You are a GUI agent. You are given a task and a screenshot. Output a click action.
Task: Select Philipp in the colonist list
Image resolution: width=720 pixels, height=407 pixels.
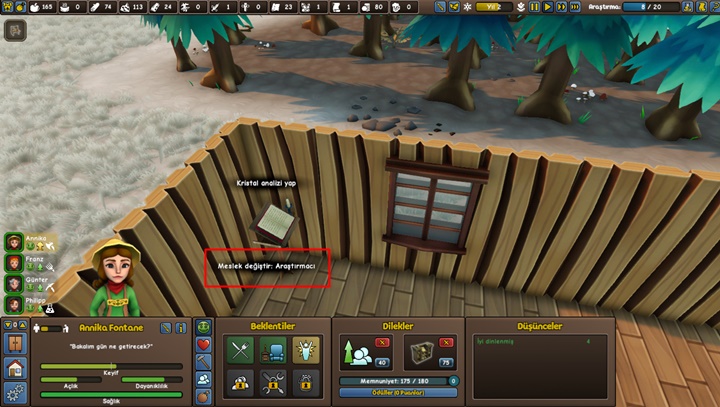click(14, 302)
